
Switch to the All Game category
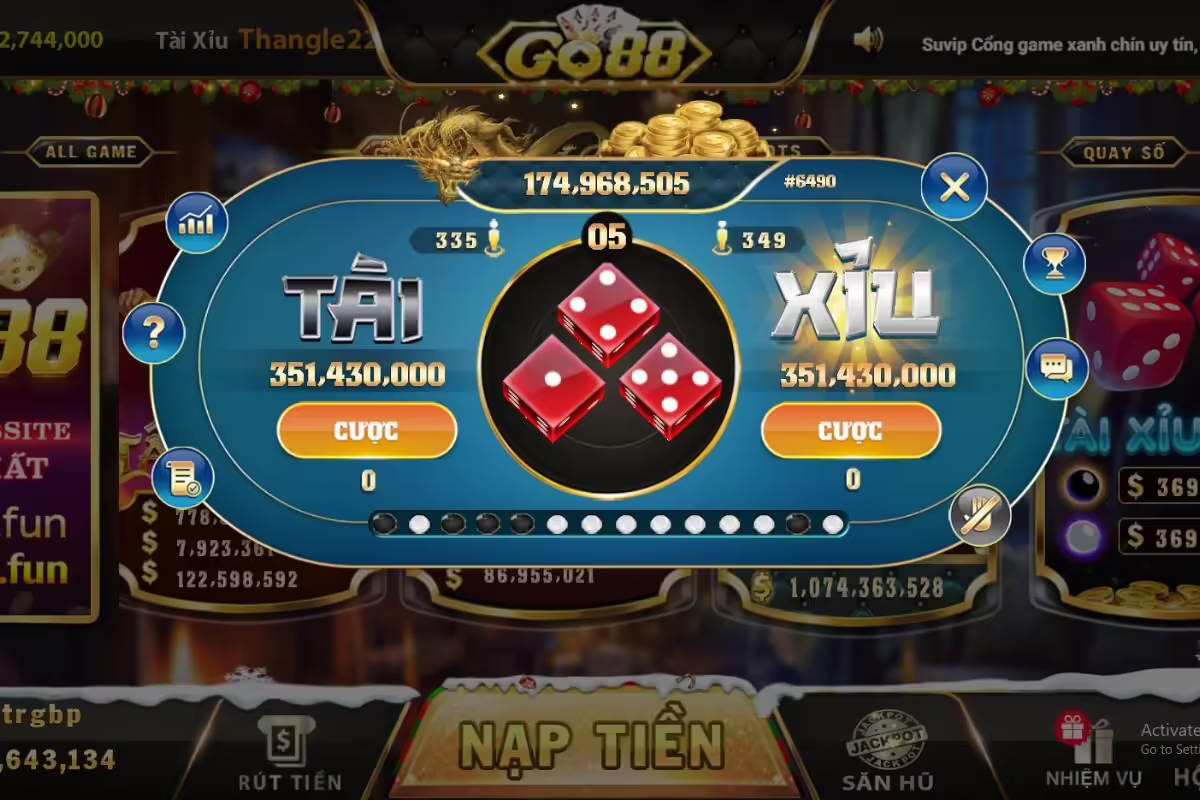[x=90, y=153]
